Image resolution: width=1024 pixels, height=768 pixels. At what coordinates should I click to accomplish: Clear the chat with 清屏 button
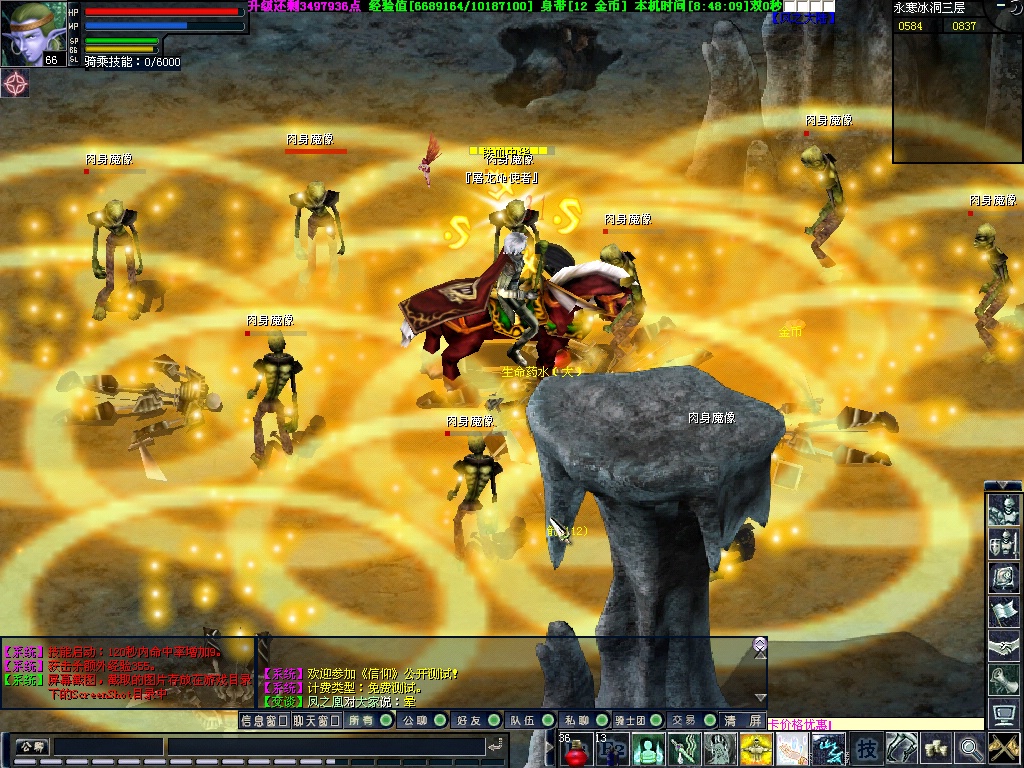[x=743, y=720]
